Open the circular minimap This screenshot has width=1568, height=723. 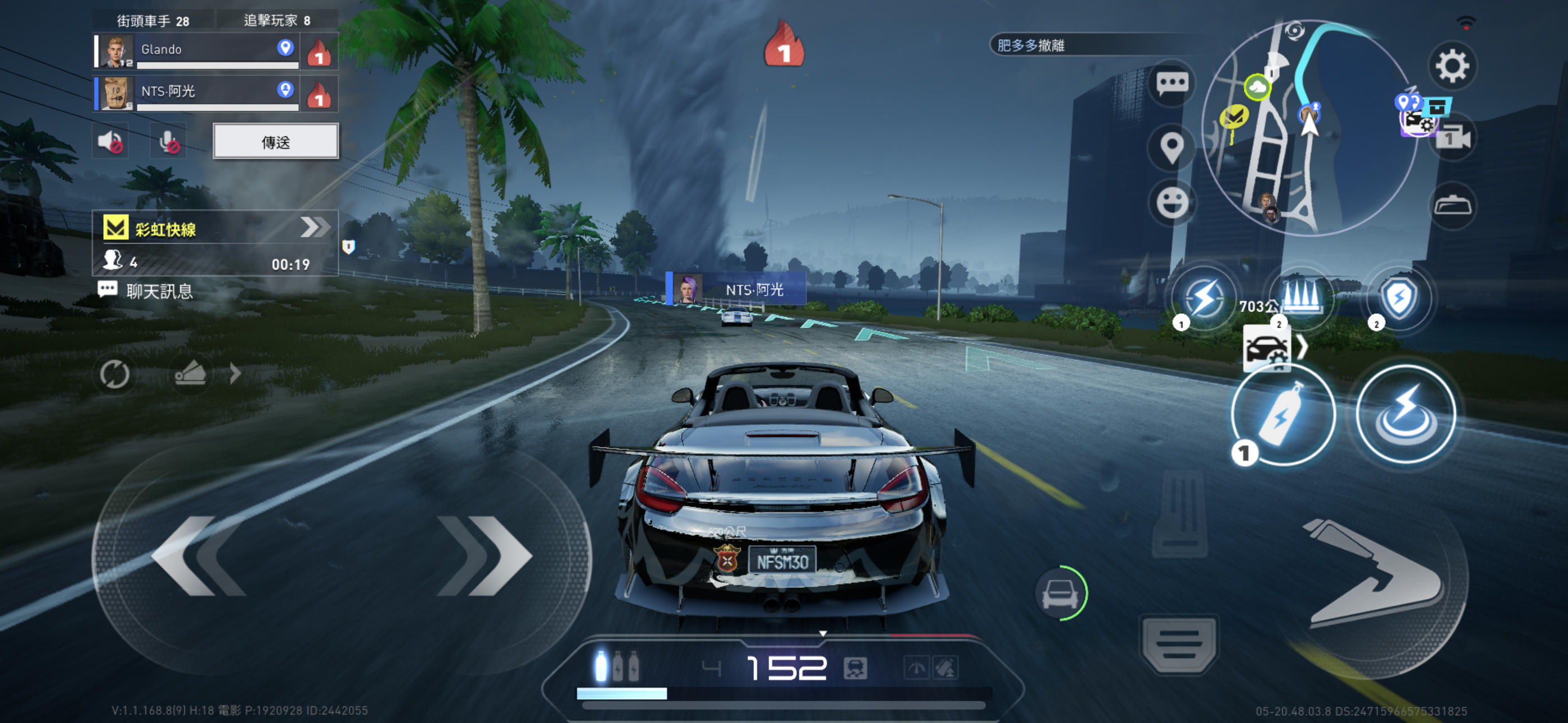pyautogui.click(x=1309, y=128)
